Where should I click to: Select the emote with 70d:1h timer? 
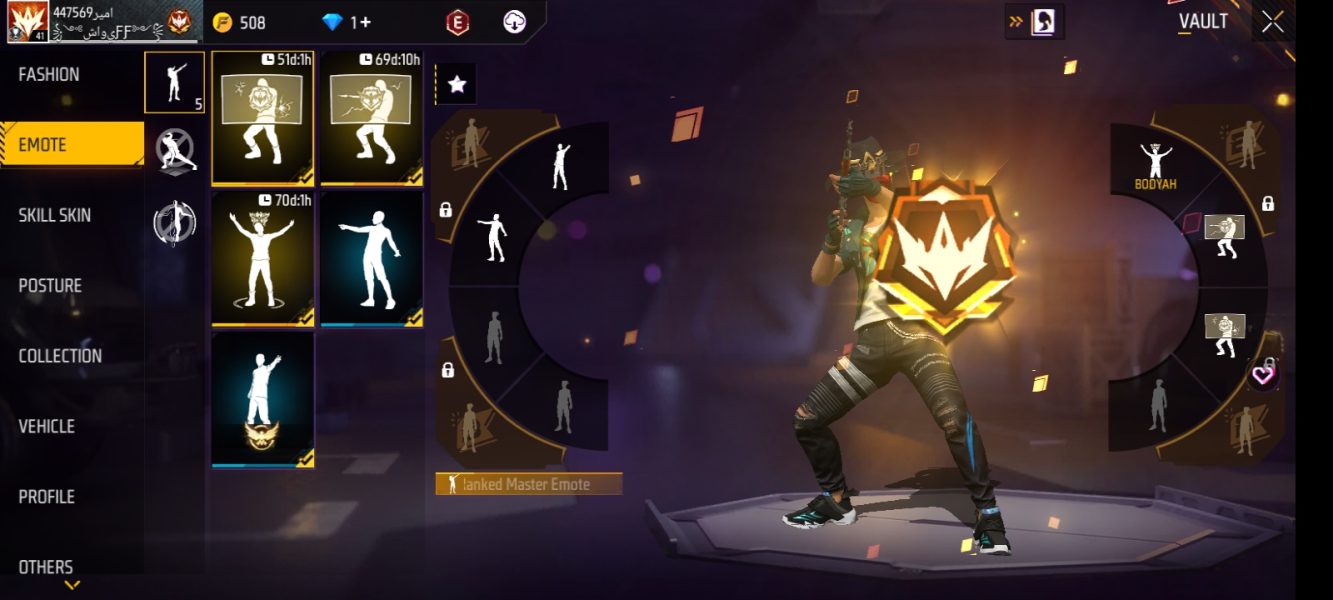263,258
